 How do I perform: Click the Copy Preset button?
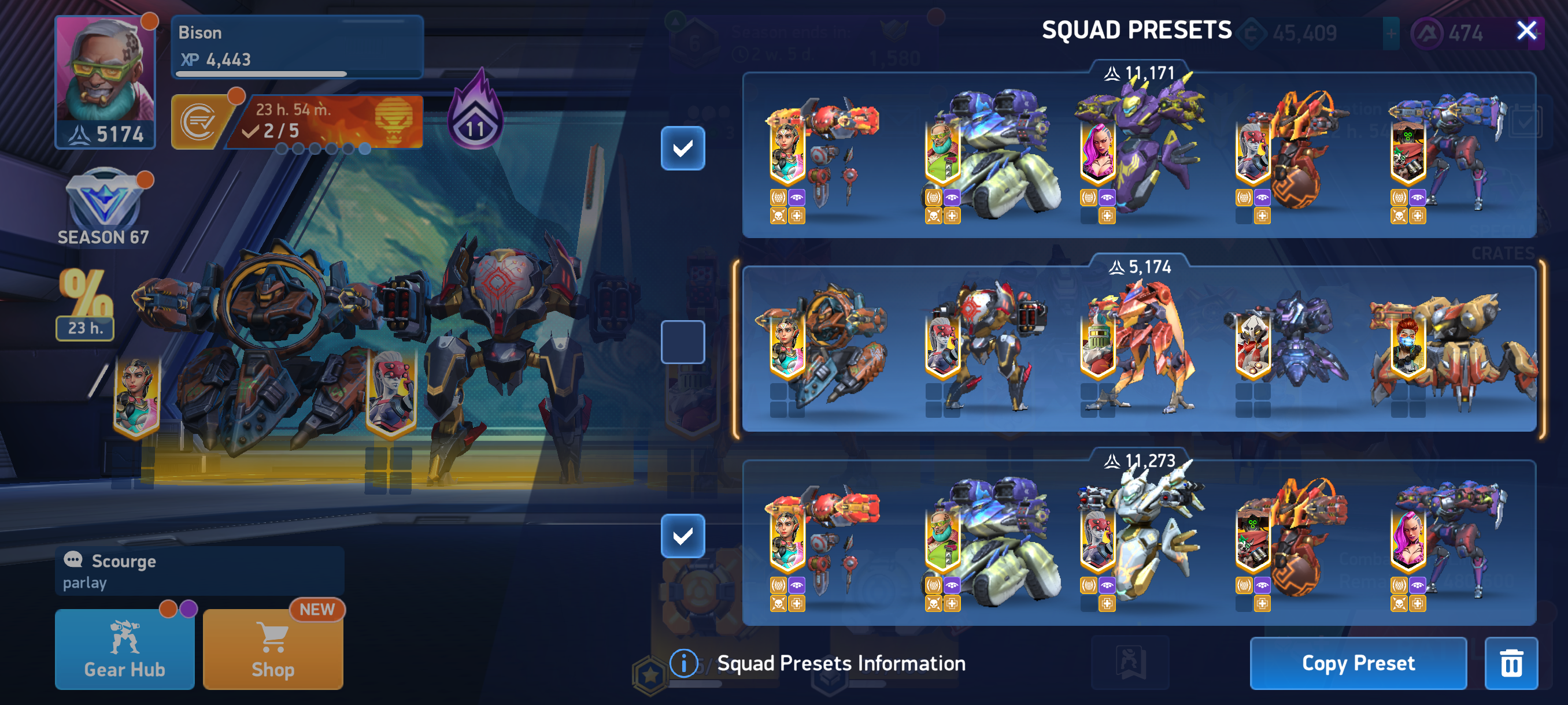(1358, 662)
